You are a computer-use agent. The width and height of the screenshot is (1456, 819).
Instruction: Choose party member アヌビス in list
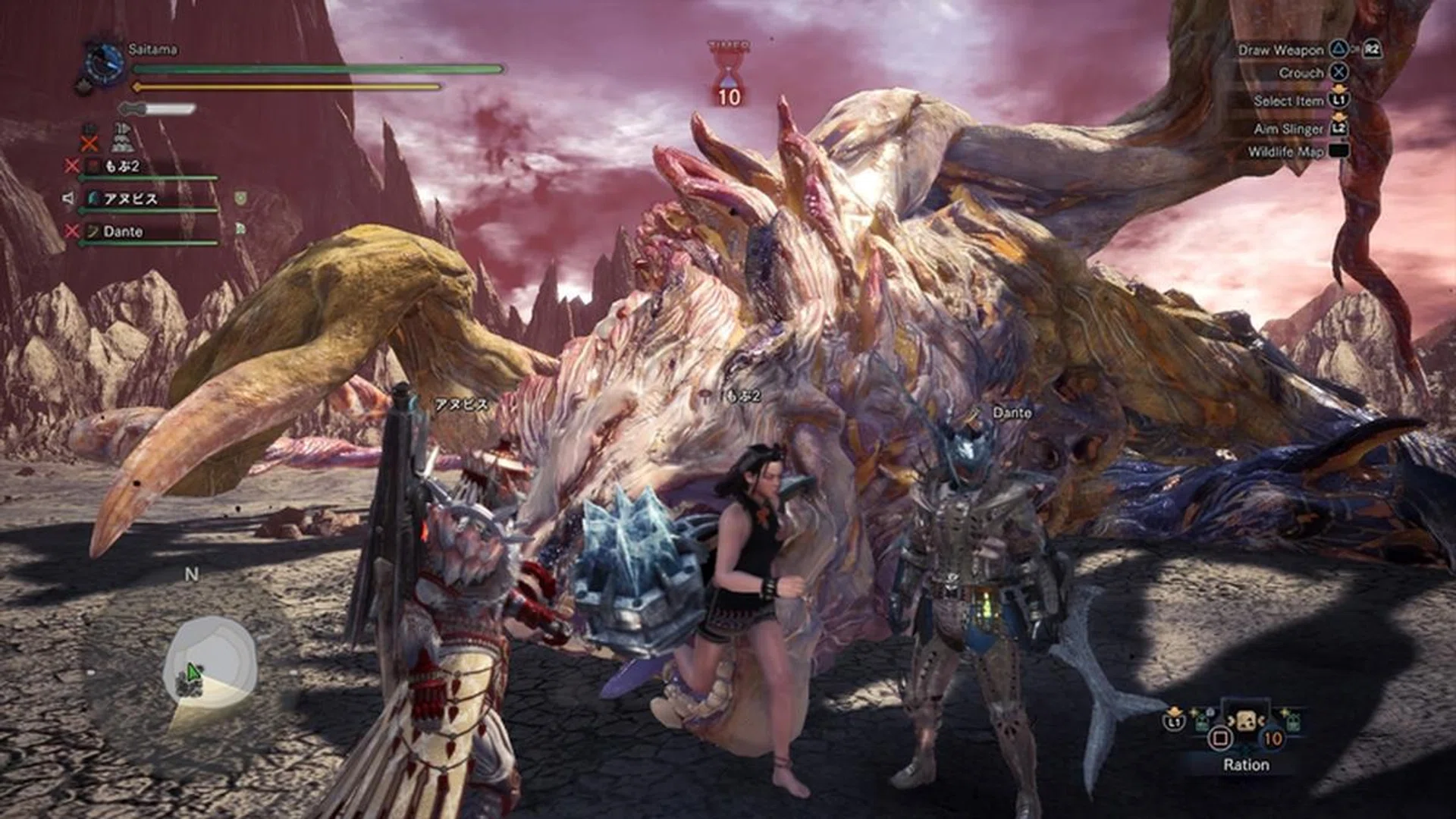pos(130,199)
